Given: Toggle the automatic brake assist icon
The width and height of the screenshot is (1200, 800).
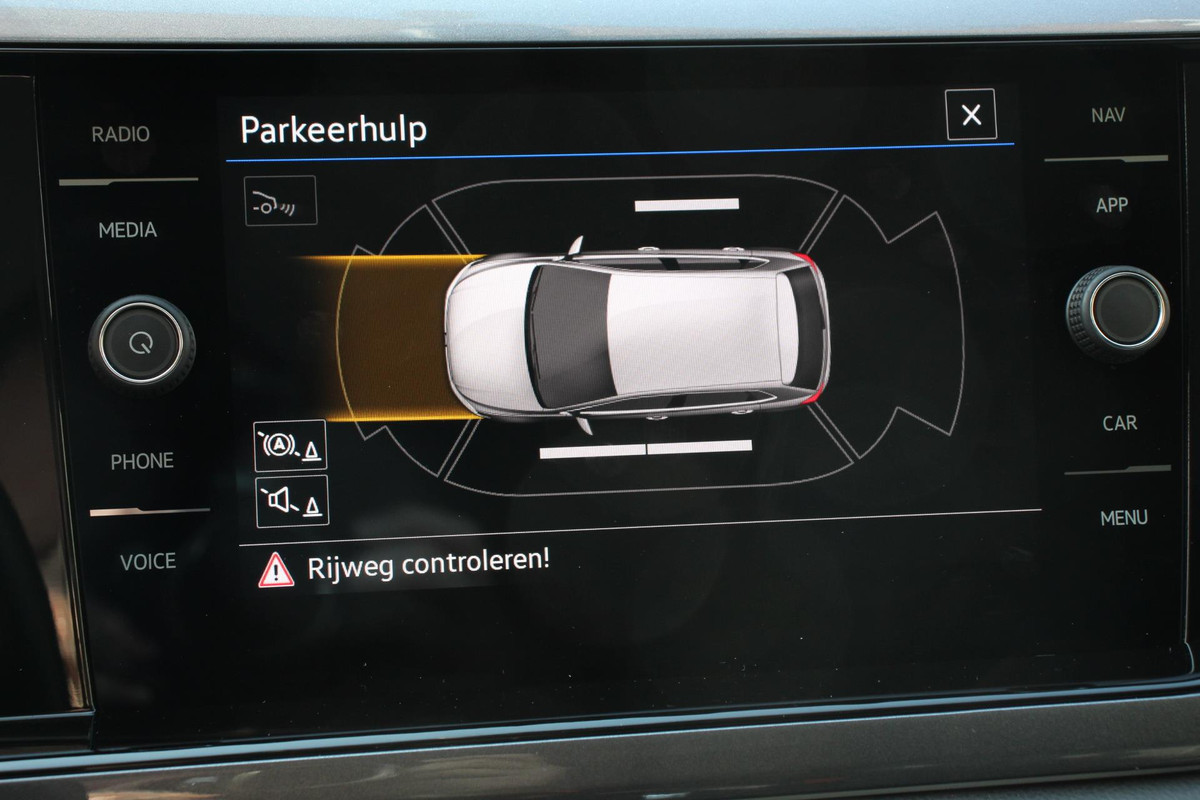Looking at the screenshot, I should (291, 446).
